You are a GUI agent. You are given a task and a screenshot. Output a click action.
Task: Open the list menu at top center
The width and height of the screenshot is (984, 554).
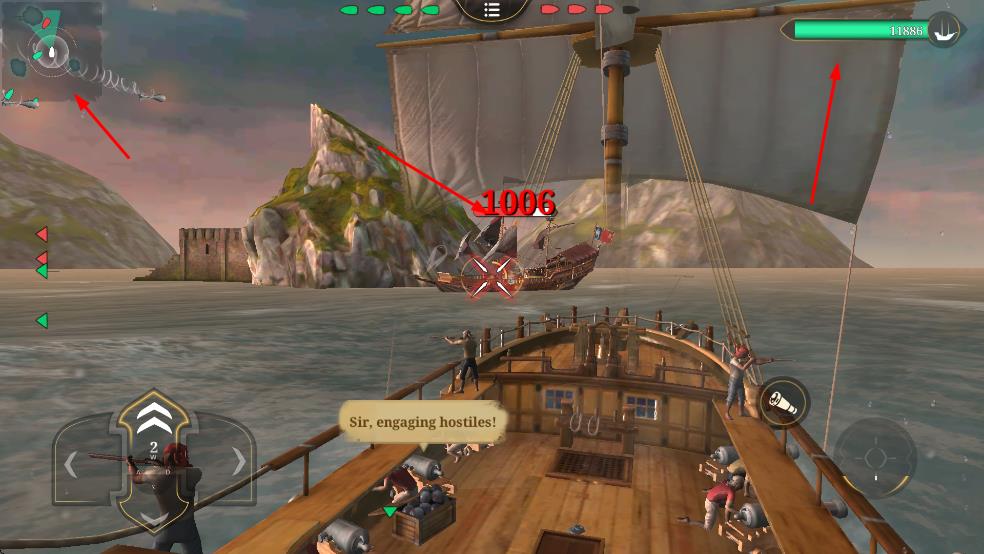pos(491,10)
